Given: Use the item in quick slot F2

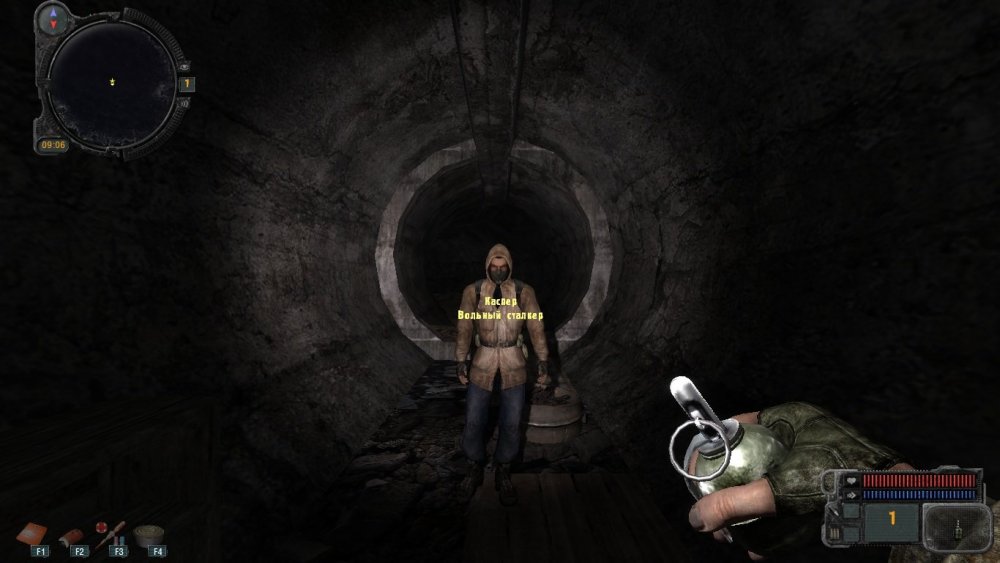Looking at the screenshot, I should click(x=76, y=536).
